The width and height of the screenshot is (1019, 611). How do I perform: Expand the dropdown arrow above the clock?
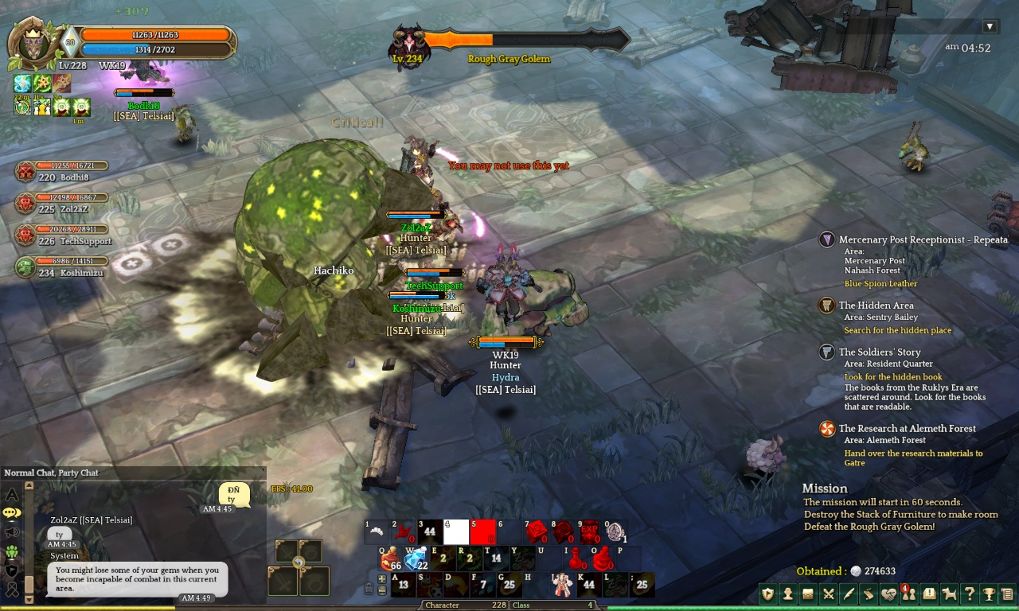click(x=990, y=27)
